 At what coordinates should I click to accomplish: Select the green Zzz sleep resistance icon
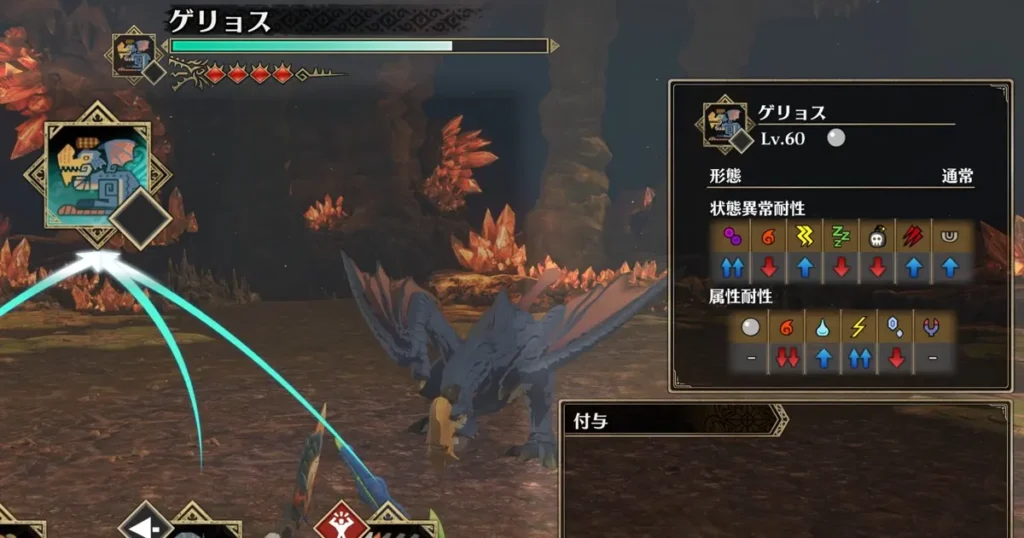point(839,236)
